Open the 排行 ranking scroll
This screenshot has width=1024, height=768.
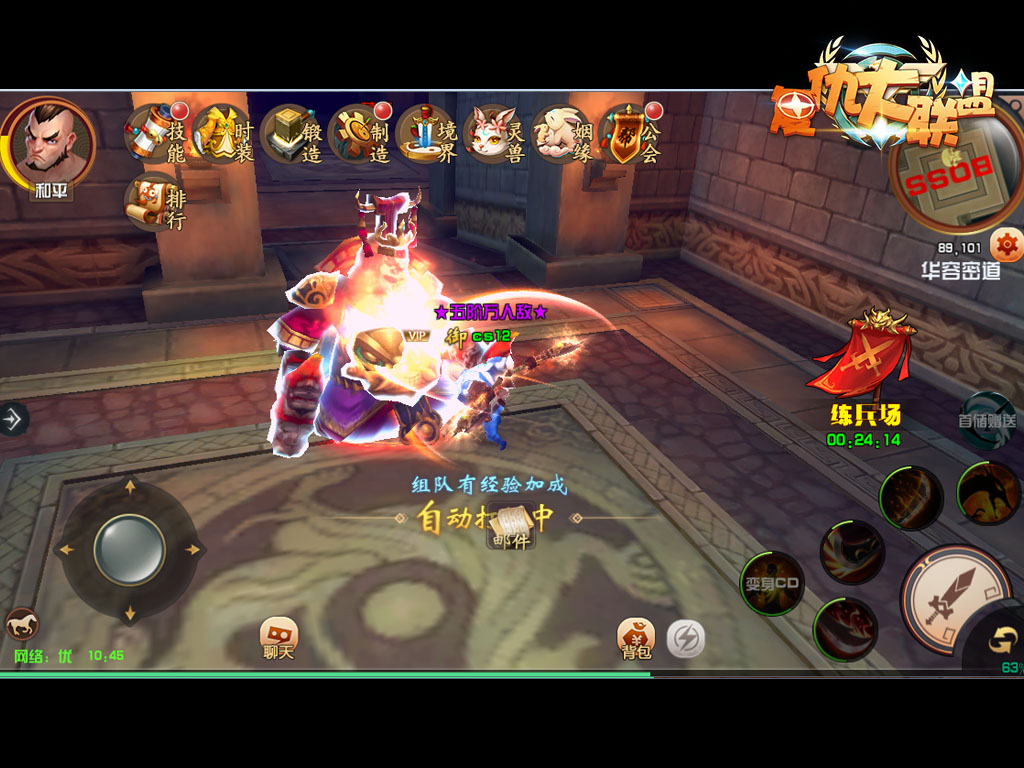click(x=155, y=203)
